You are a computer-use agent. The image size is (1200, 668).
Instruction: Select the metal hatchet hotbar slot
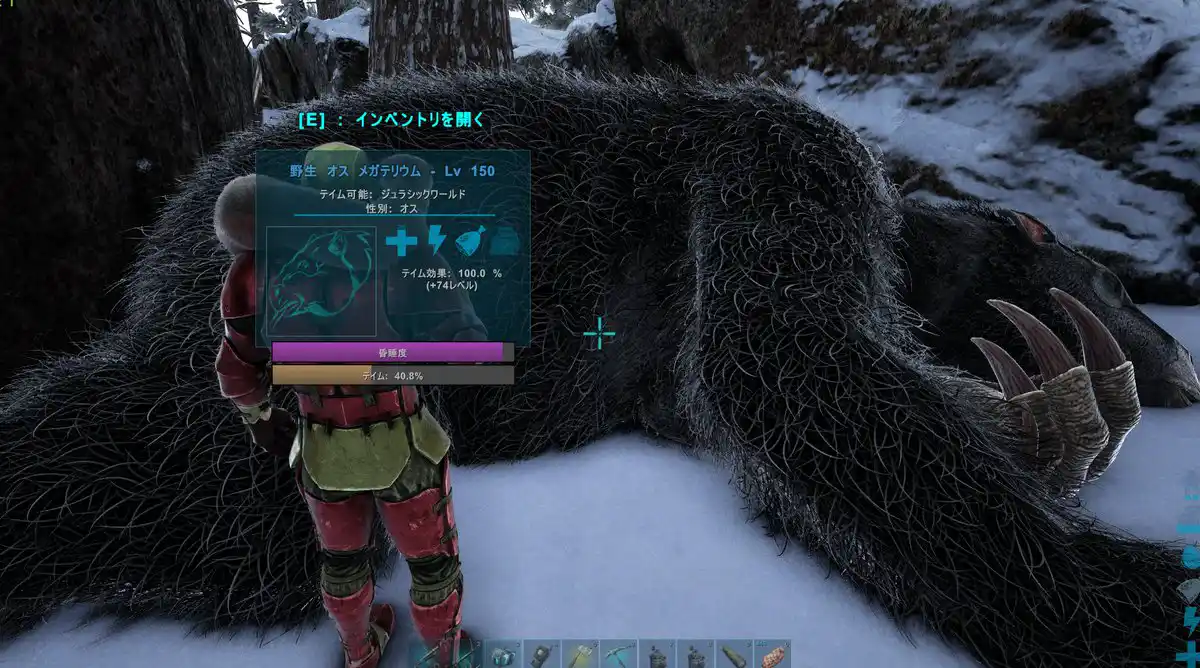click(x=580, y=655)
